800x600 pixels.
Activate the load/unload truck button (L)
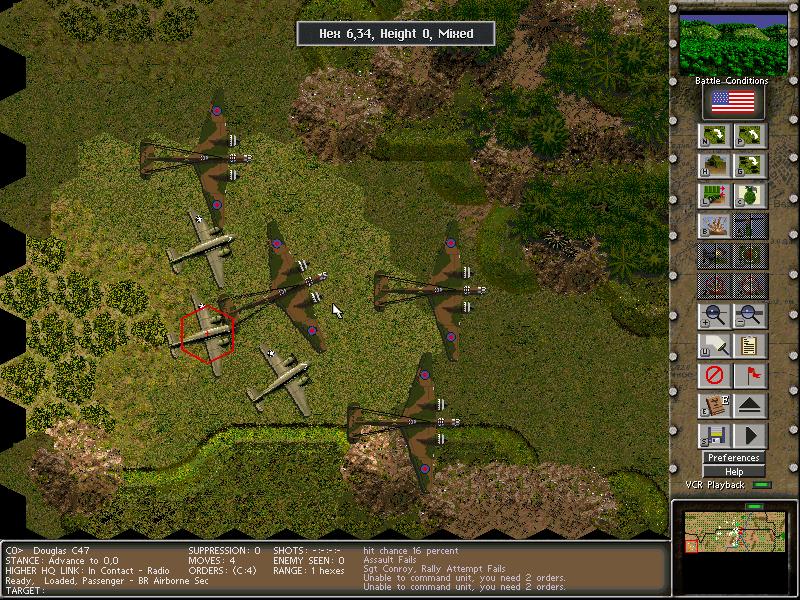tap(714, 196)
